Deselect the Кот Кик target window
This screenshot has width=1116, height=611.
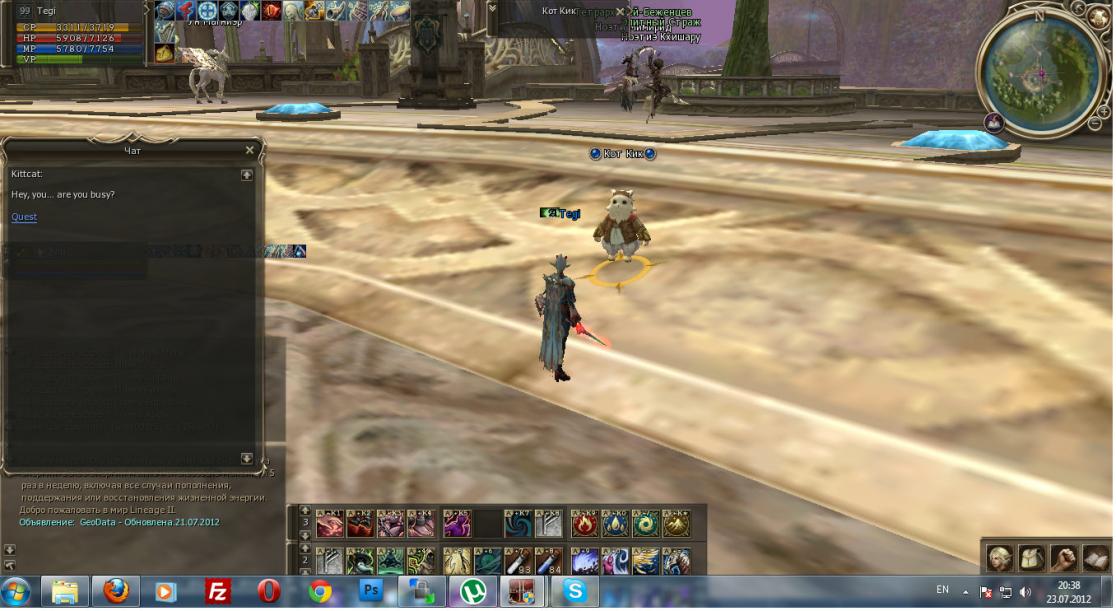(621, 11)
